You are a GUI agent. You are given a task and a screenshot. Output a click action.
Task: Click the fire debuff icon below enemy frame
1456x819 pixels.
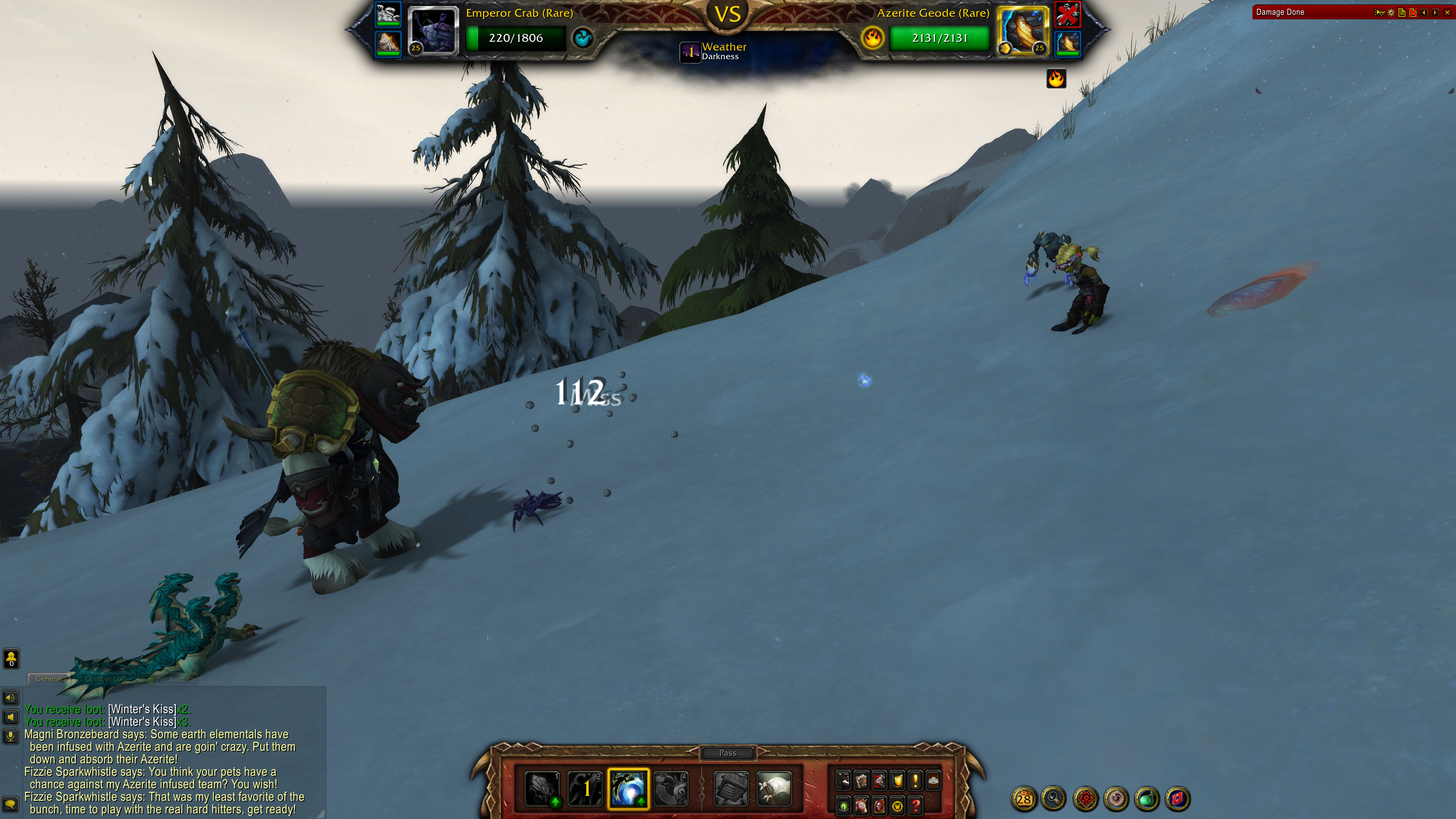[x=1055, y=78]
